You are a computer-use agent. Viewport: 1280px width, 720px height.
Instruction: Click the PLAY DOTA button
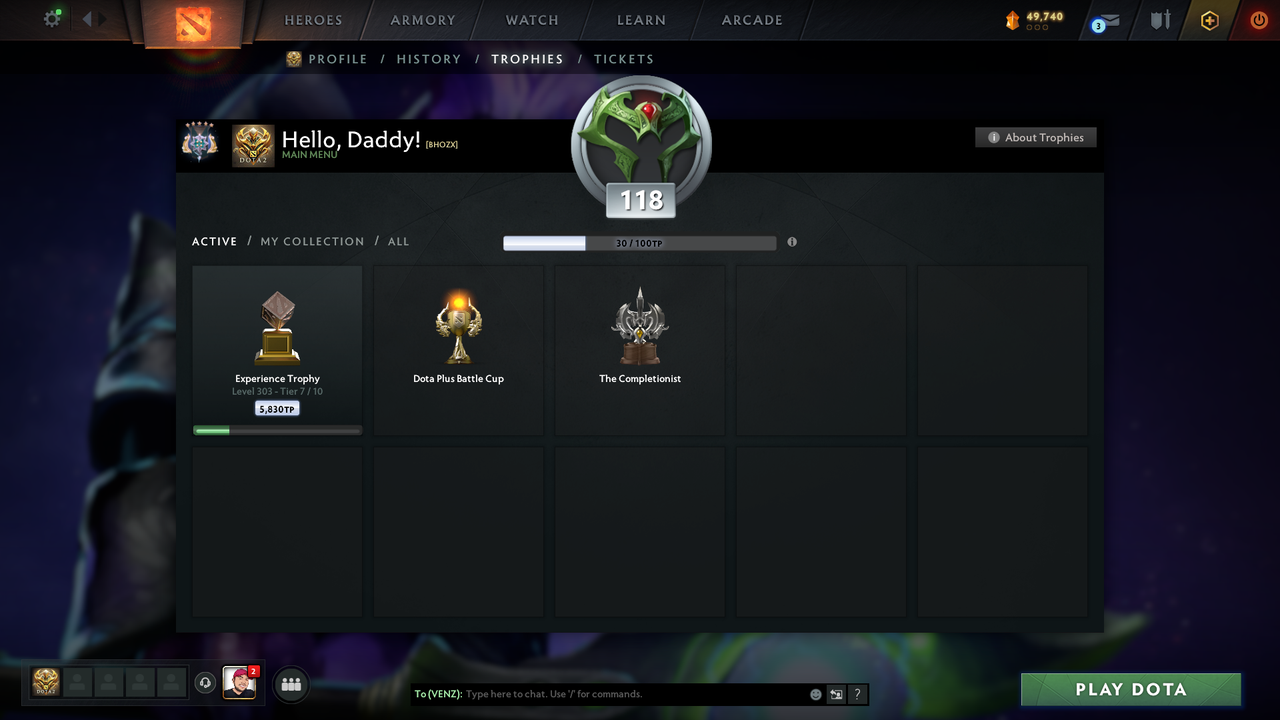point(1130,689)
